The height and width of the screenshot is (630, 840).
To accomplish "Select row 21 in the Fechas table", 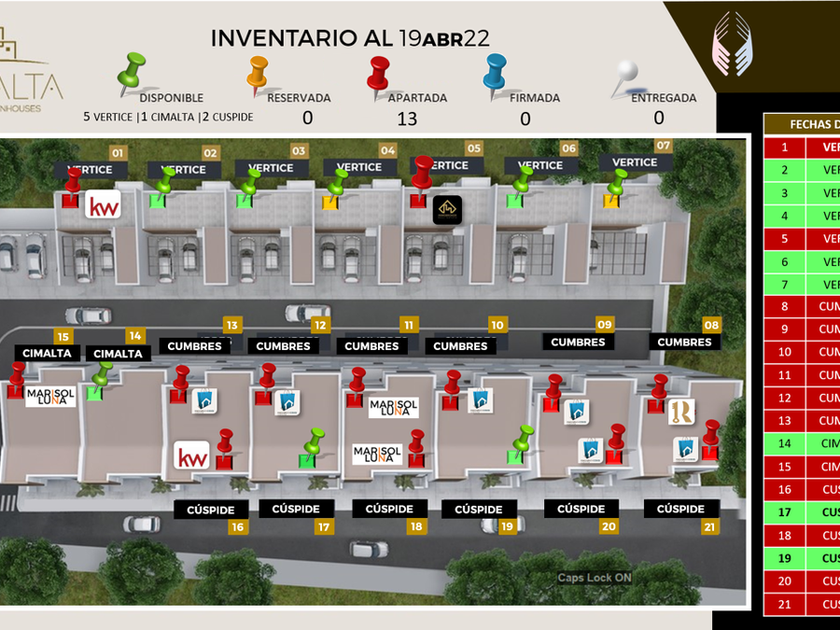I will tap(800, 604).
